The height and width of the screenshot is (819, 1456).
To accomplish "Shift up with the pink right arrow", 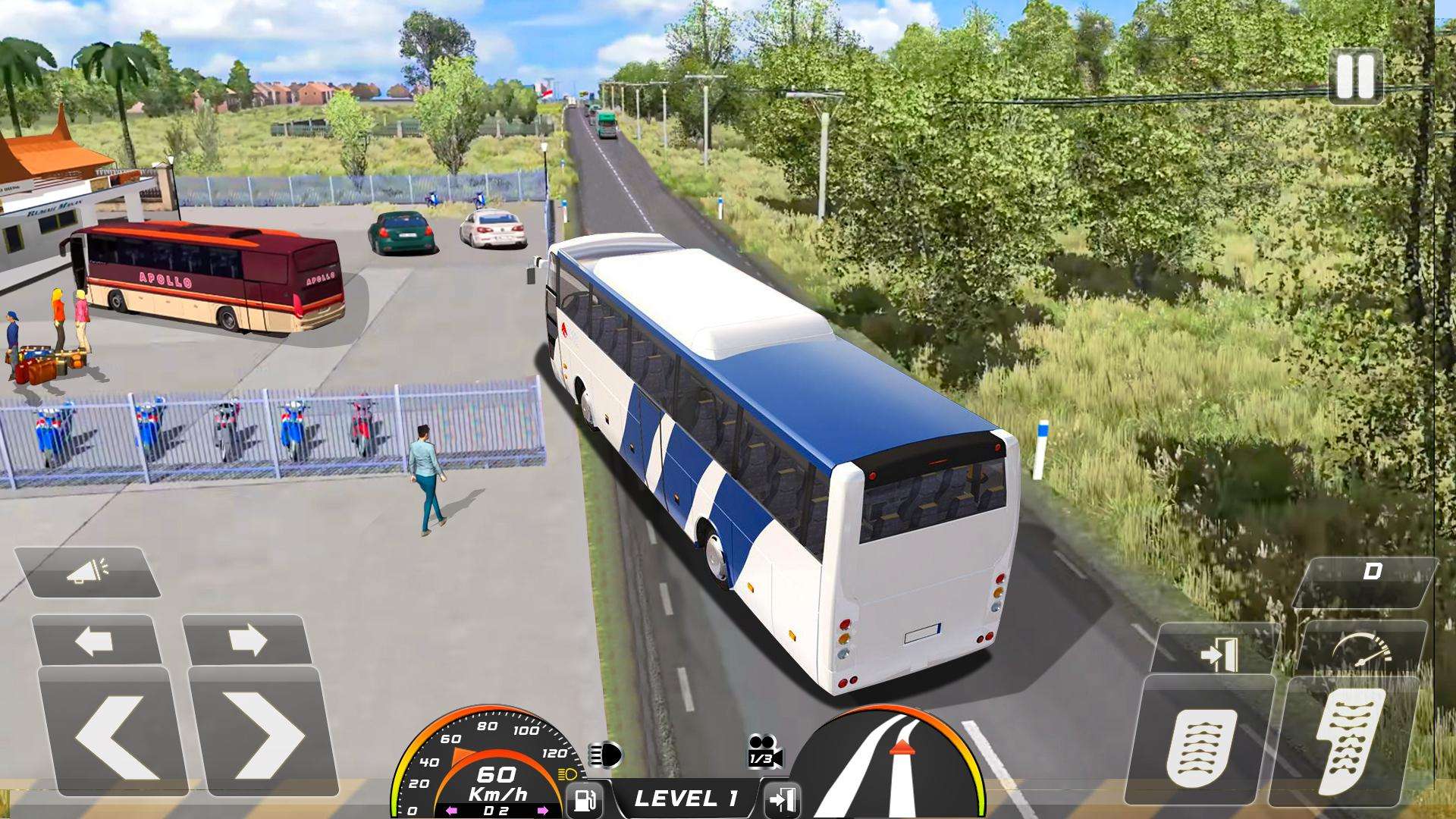I will click(x=544, y=811).
